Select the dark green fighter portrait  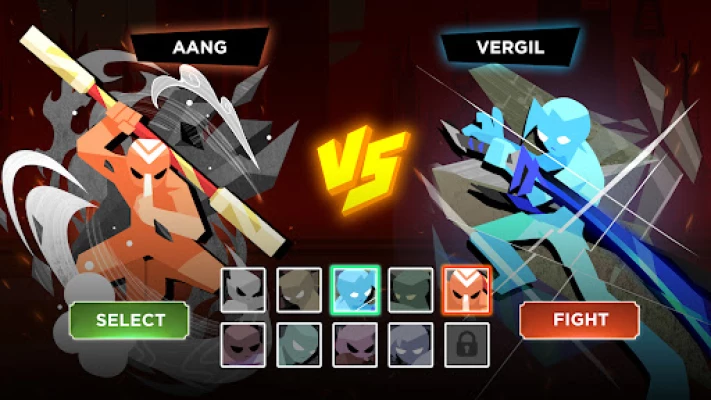pyautogui.click(x=411, y=290)
